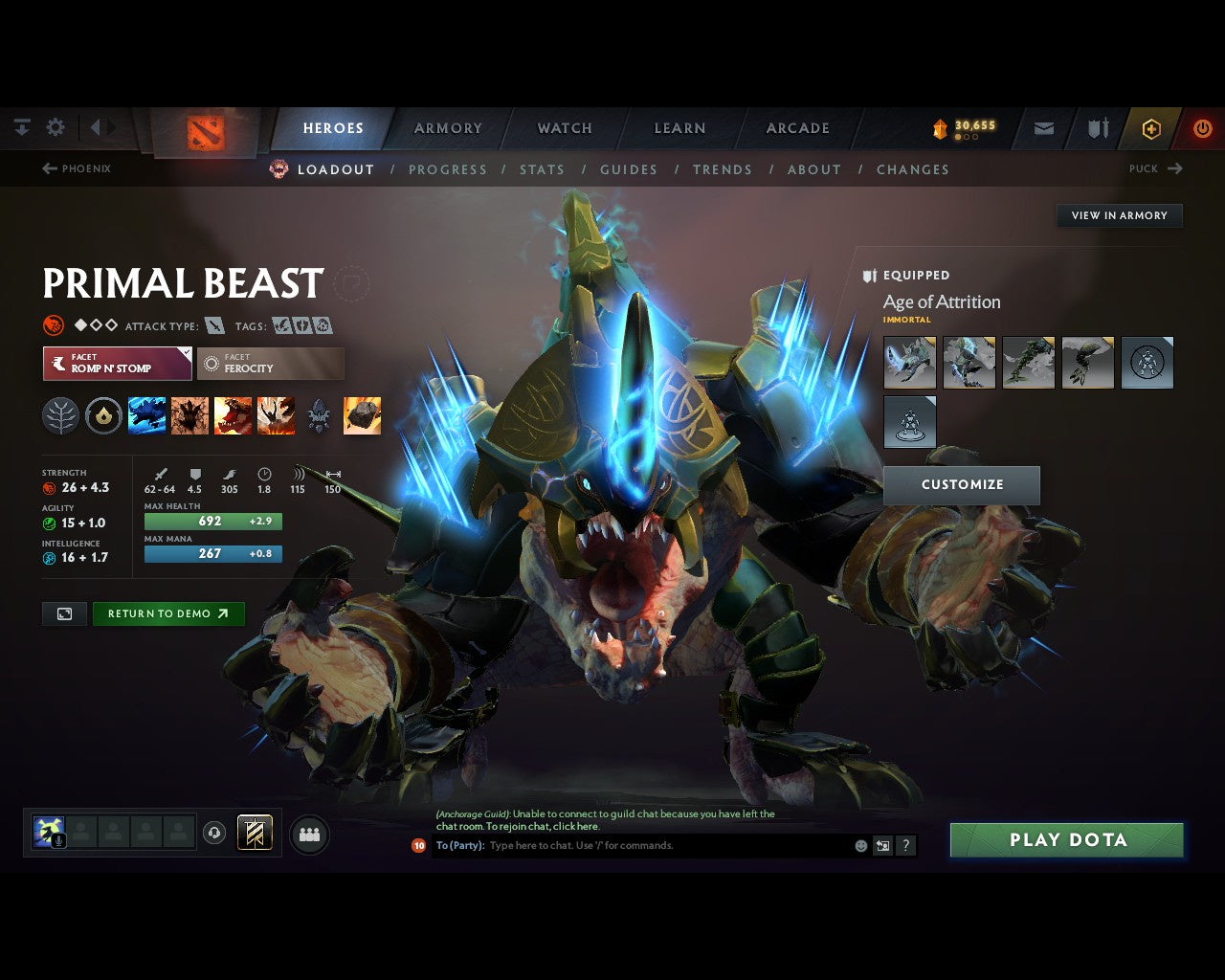Open the mail envelope icon

coord(1044,128)
